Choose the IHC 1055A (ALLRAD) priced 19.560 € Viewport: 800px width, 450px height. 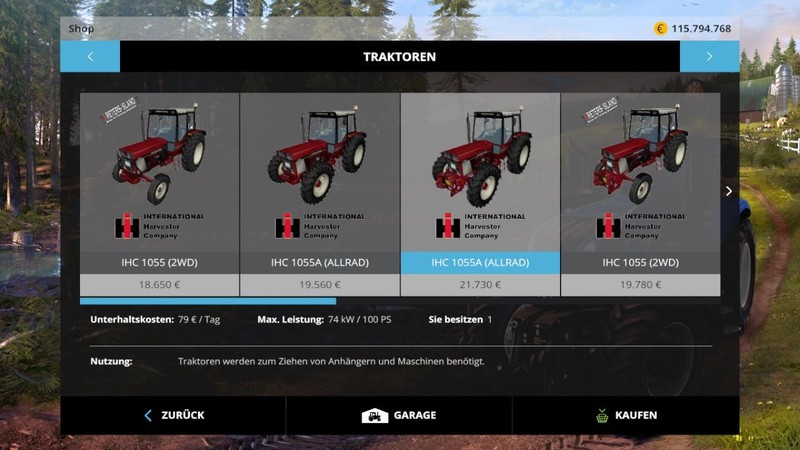click(x=320, y=194)
